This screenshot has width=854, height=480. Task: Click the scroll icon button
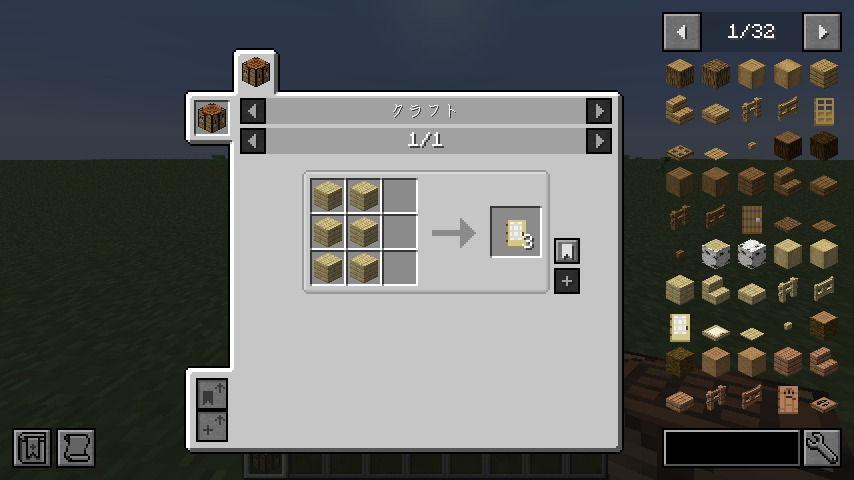tap(76, 448)
